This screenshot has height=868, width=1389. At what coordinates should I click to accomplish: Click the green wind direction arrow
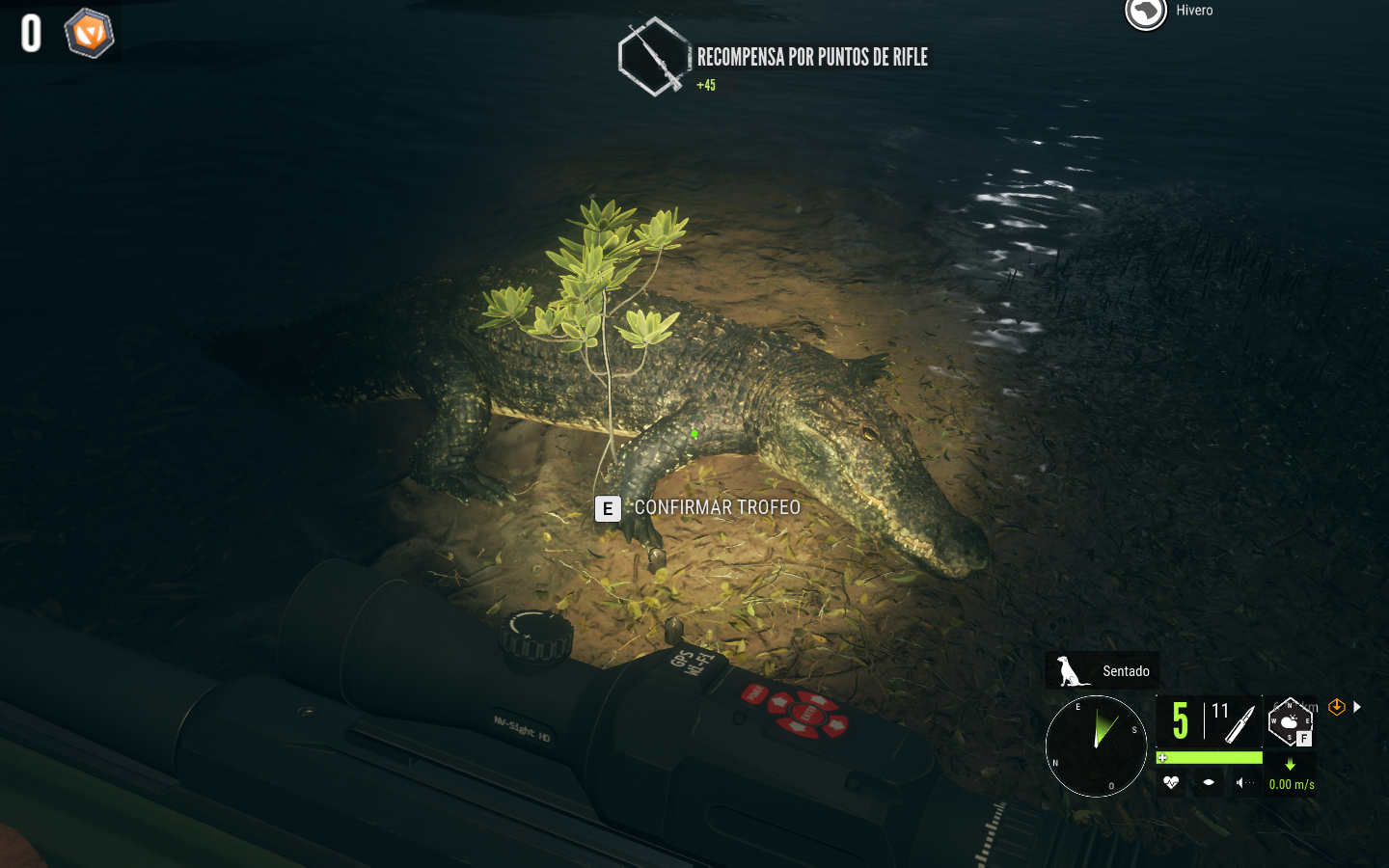coord(1291,765)
